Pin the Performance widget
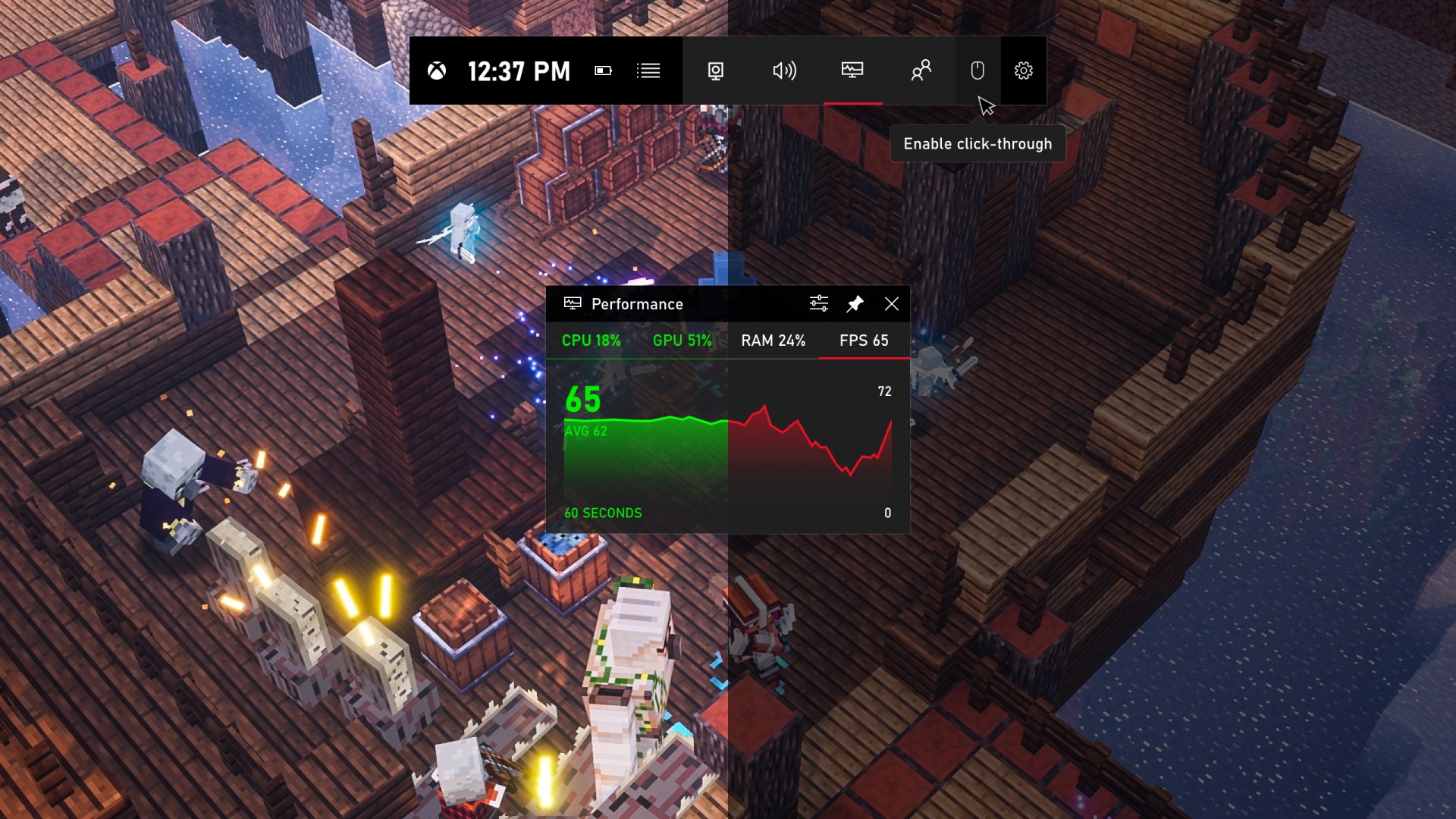1456x819 pixels. coord(853,303)
